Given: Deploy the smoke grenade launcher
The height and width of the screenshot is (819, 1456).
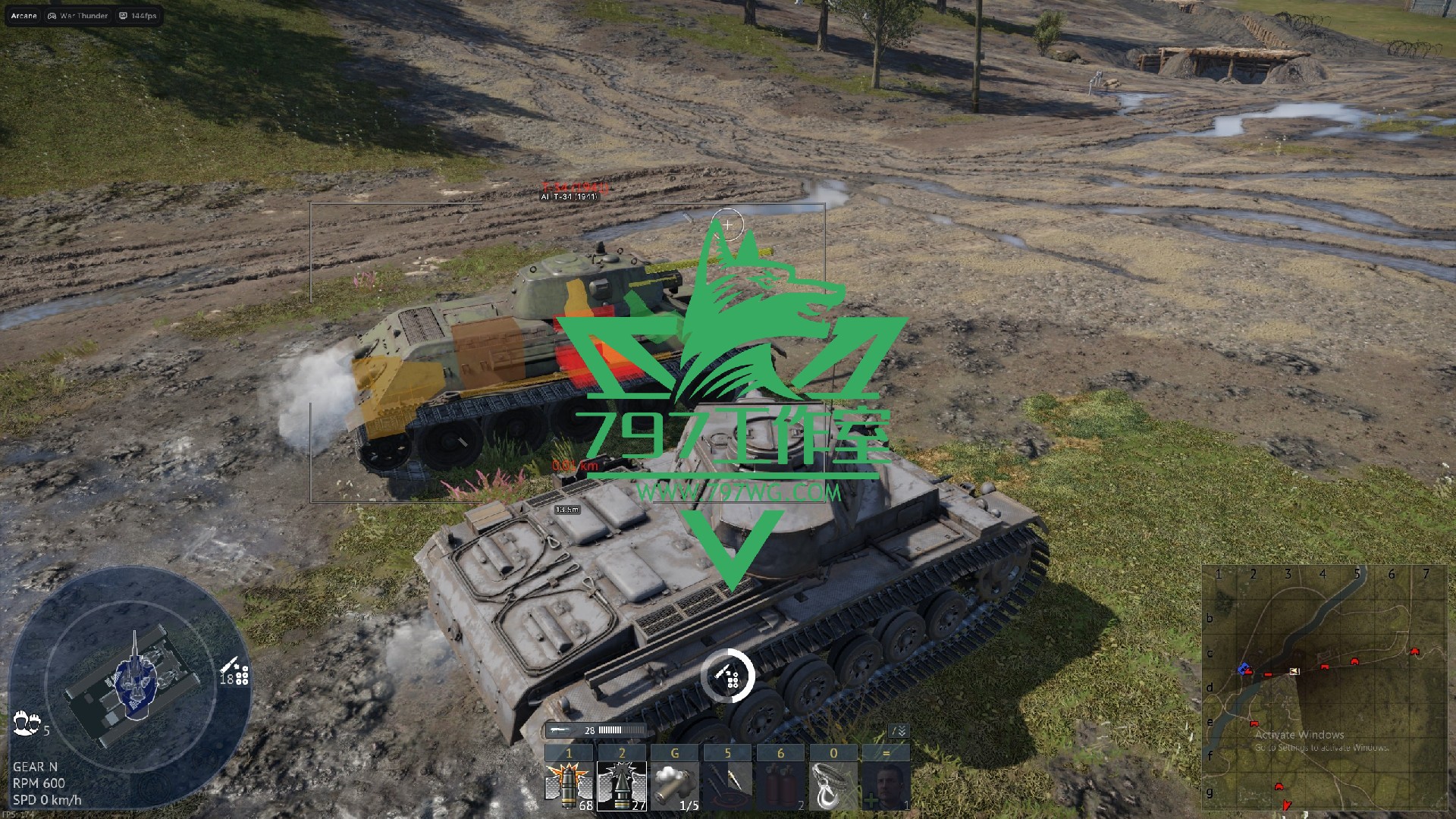Looking at the screenshot, I should (675, 786).
